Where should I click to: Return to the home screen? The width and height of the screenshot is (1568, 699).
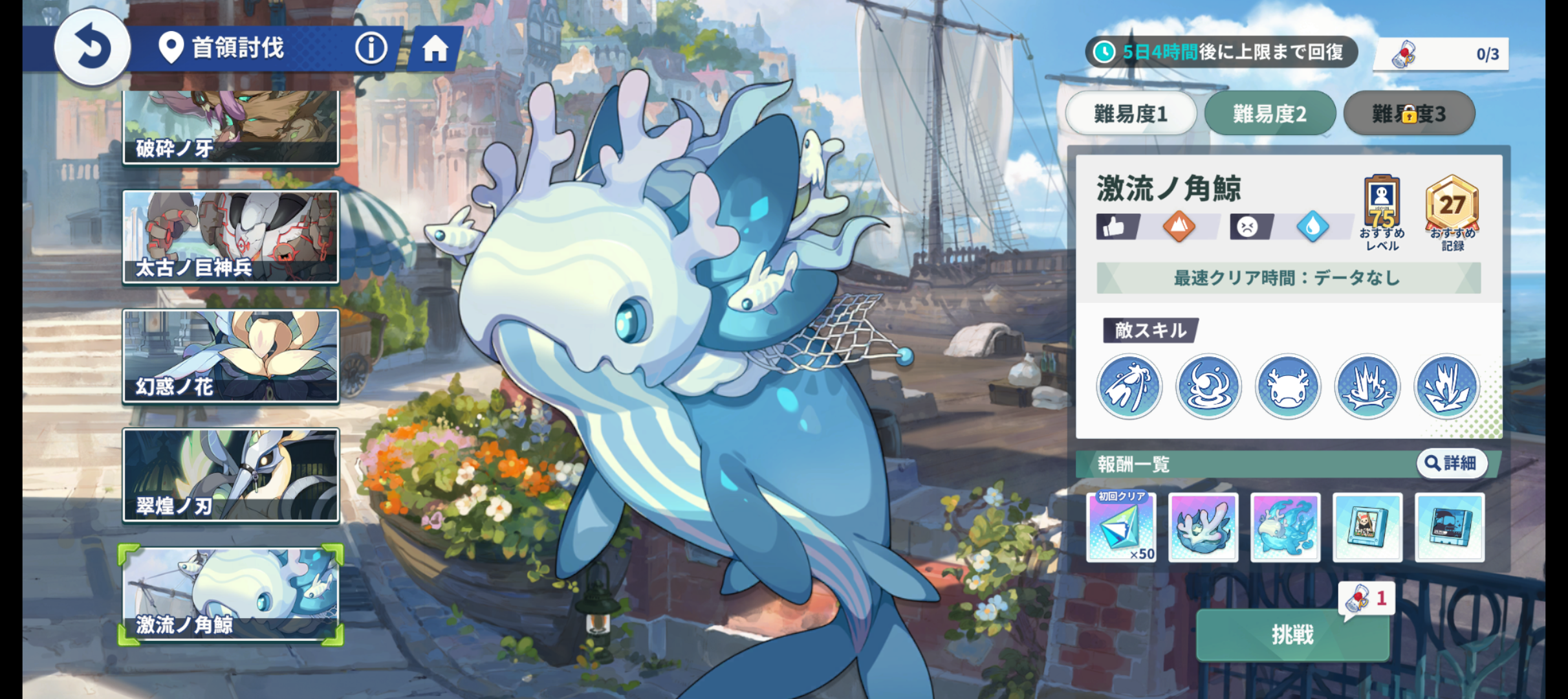[x=435, y=49]
